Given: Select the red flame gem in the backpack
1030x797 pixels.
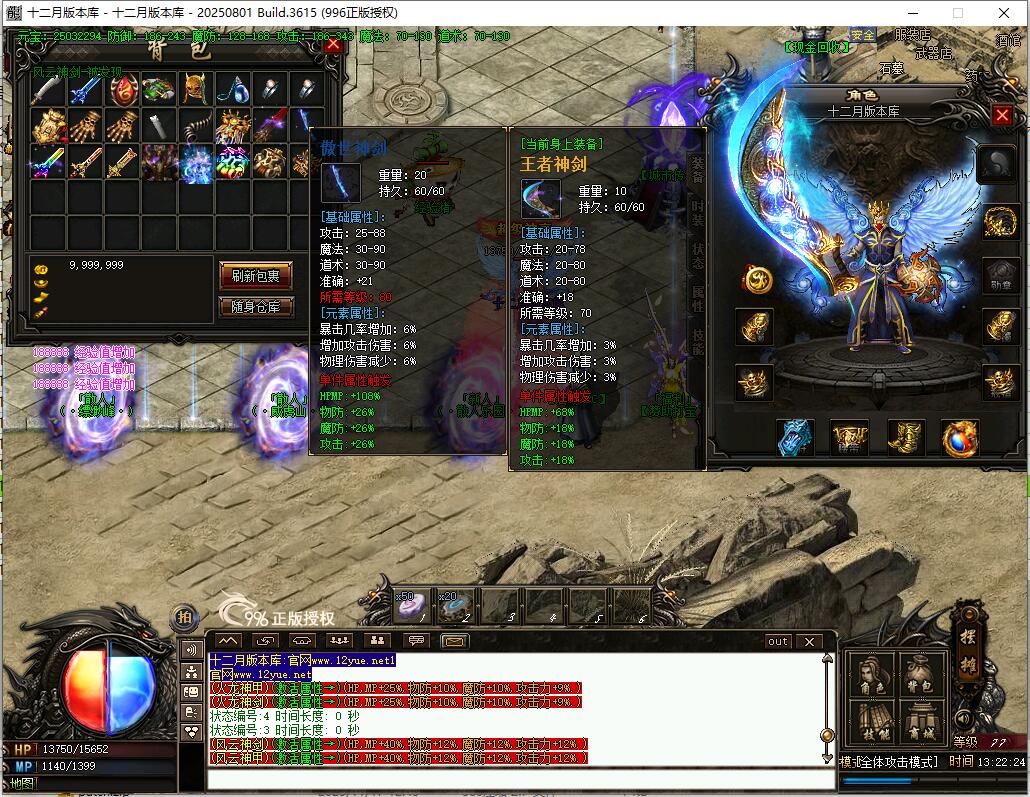Looking at the screenshot, I should [x=124, y=90].
